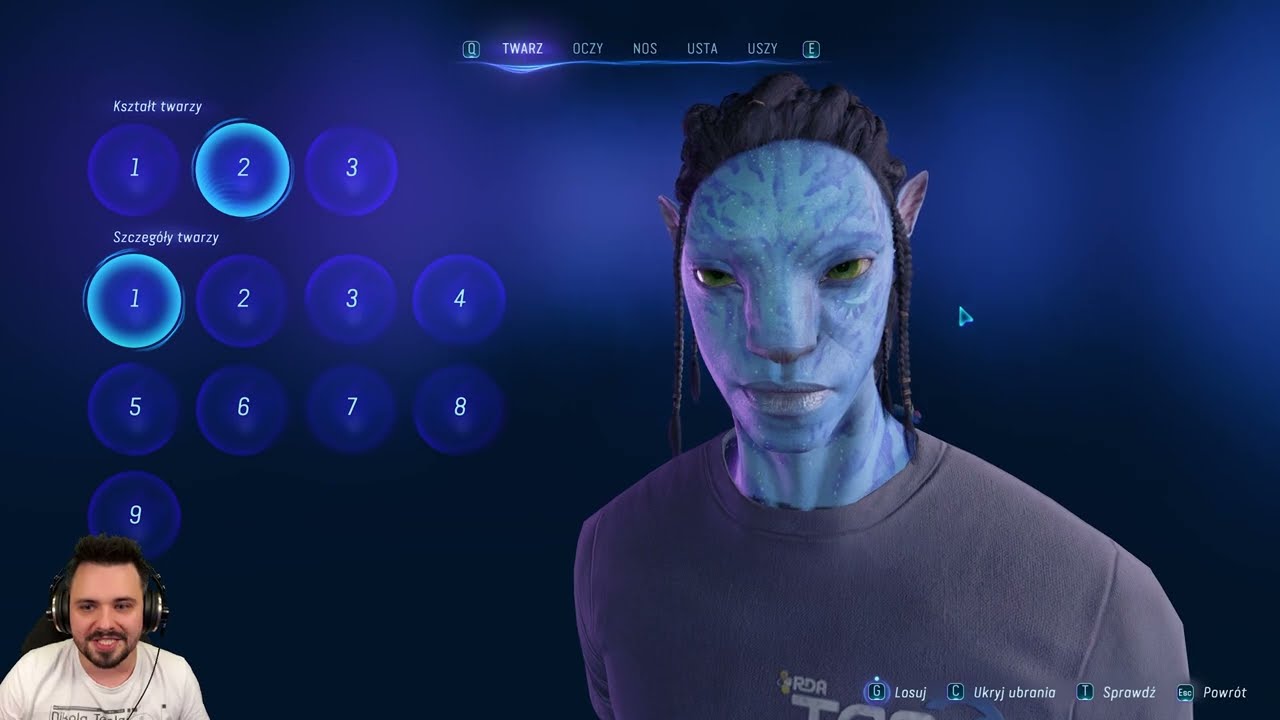This screenshot has height=720, width=1280.
Task: Choose face details option 5
Action: click(134, 407)
